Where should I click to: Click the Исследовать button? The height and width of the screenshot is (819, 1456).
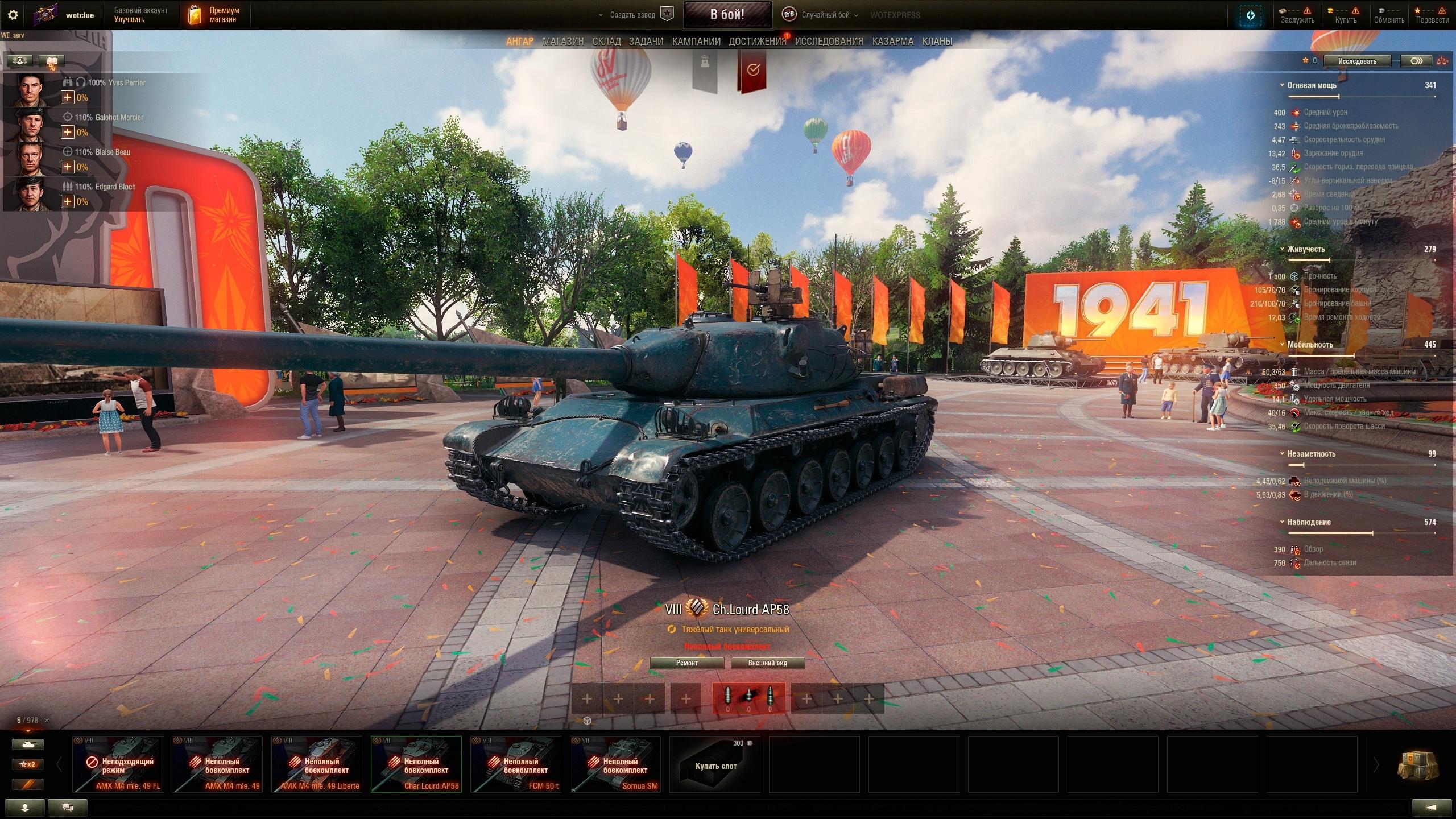[1357, 61]
